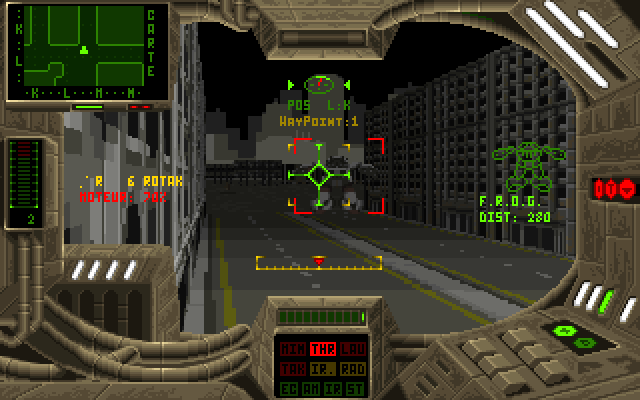Select the MIN weapon button
Viewport: 640px width, 400px height.
click(291, 349)
